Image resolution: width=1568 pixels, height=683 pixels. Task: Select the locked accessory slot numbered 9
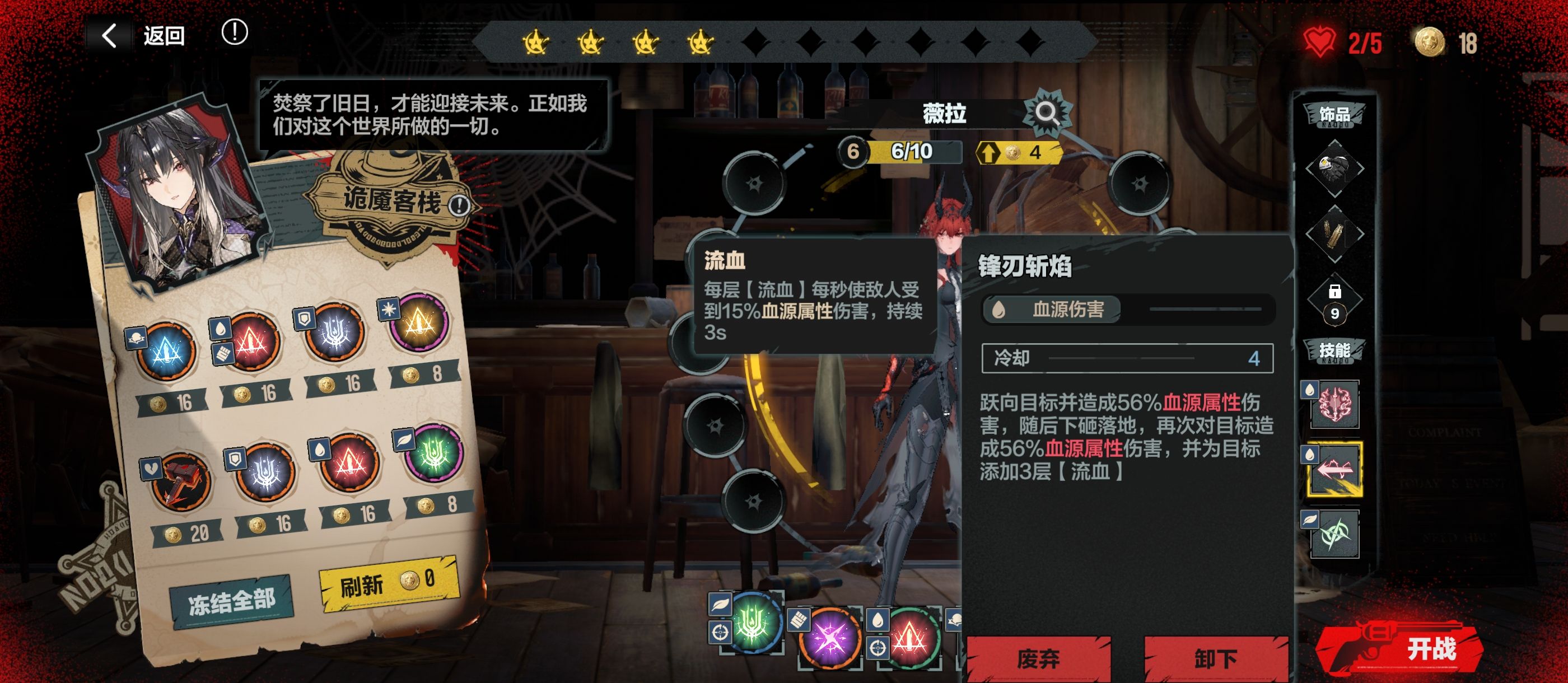pyautogui.click(x=1334, y=301)
